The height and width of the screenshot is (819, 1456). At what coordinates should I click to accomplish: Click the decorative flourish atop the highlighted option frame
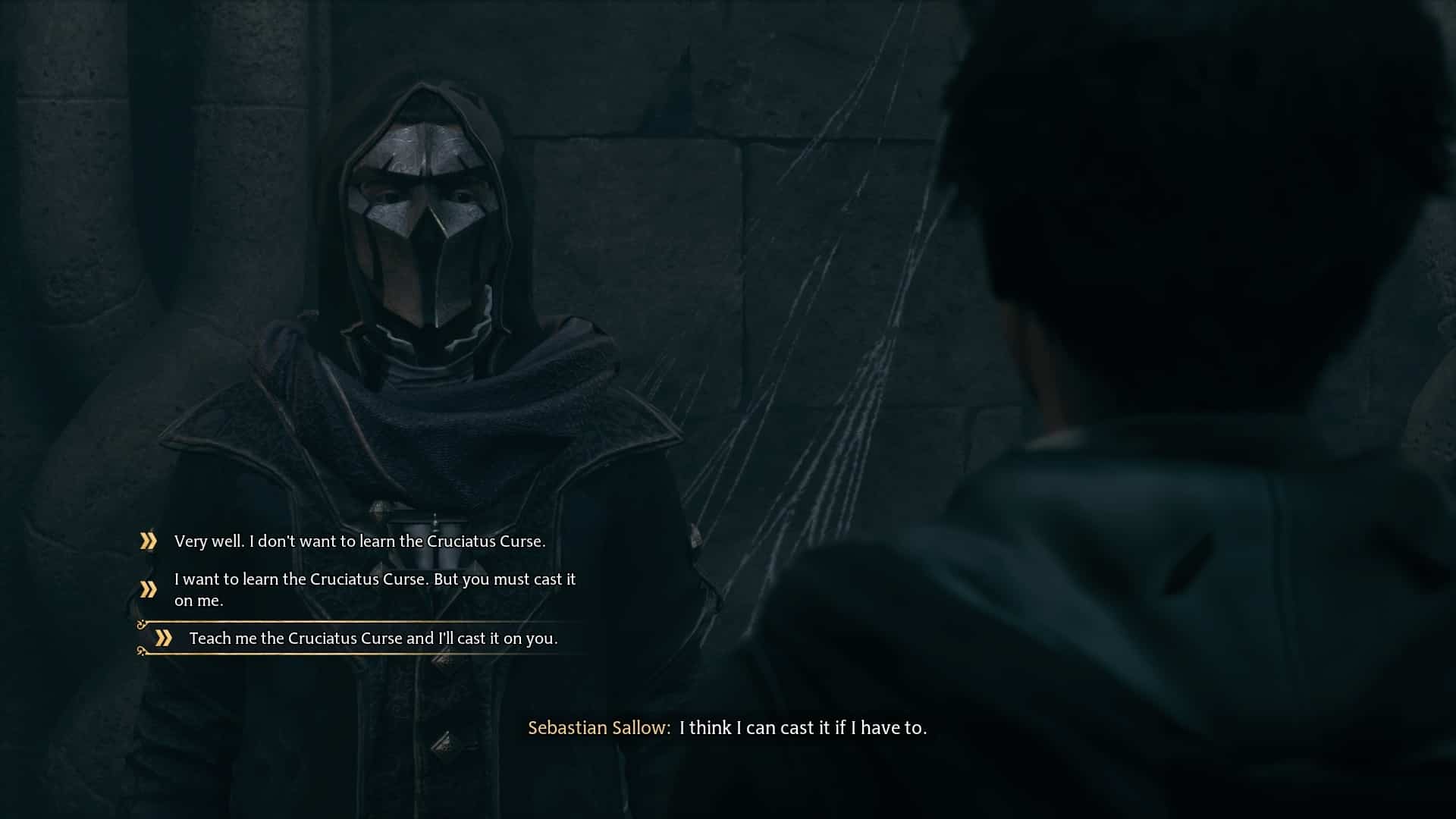pos(142,623)
